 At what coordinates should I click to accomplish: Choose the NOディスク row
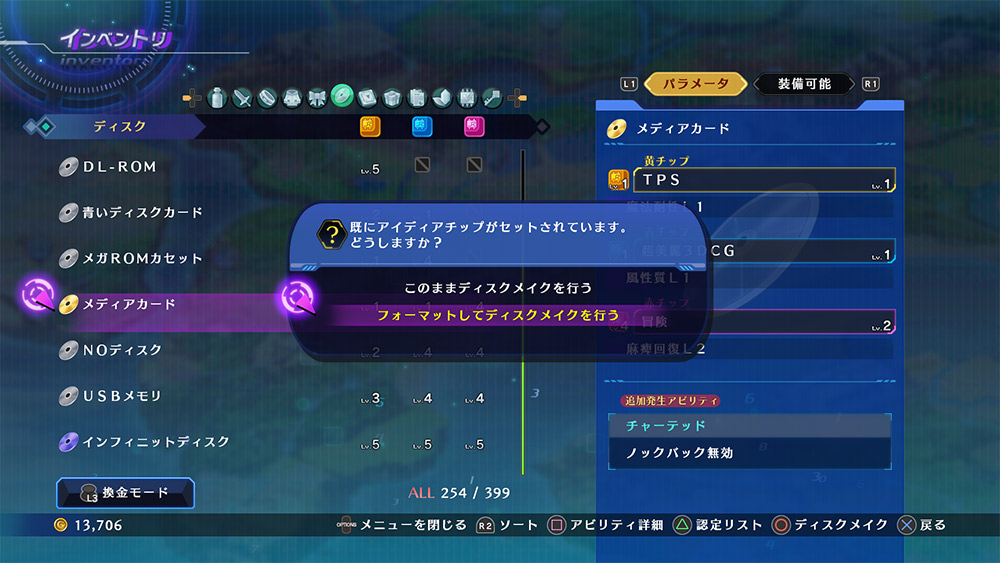122,350
